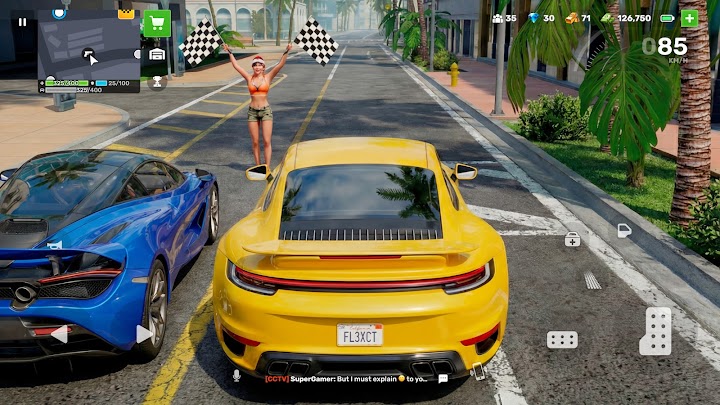Pause the game with the pause button

pos(23,21)
